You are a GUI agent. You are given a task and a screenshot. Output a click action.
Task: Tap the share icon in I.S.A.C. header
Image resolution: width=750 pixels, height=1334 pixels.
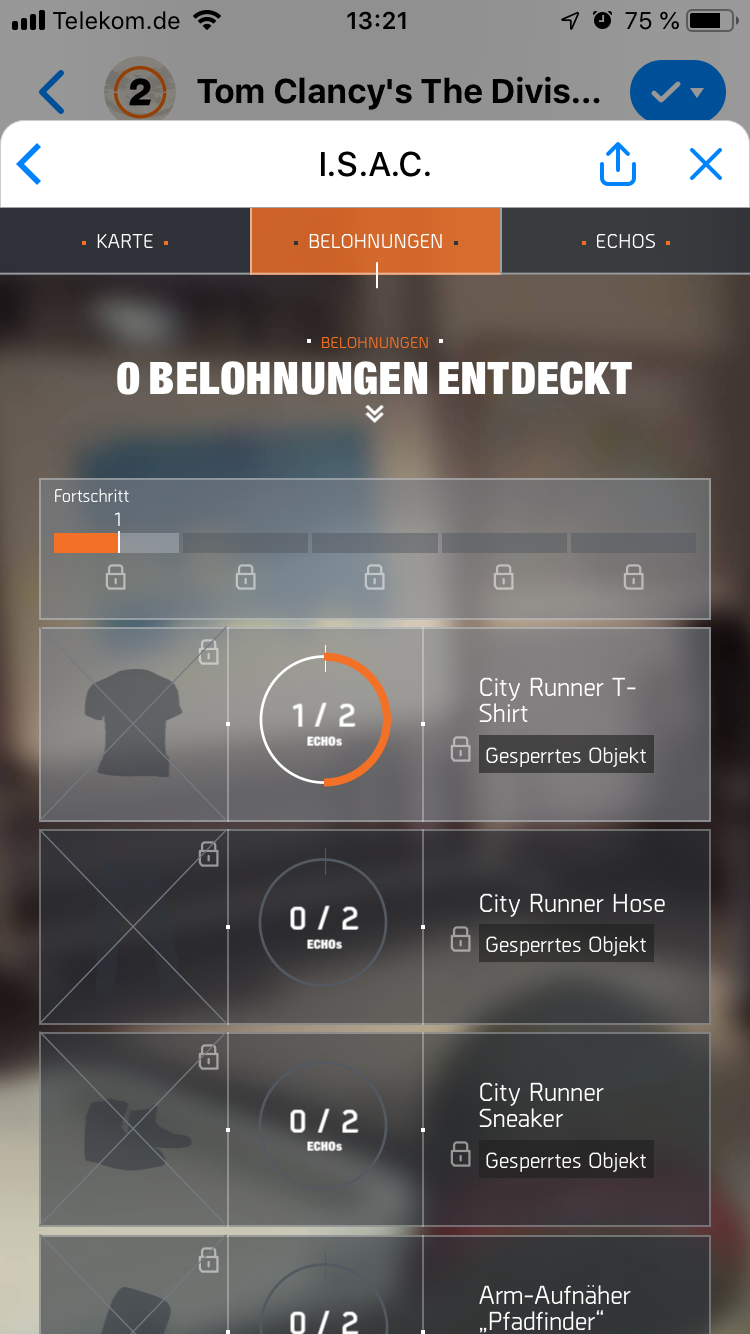tap(617, 164)
